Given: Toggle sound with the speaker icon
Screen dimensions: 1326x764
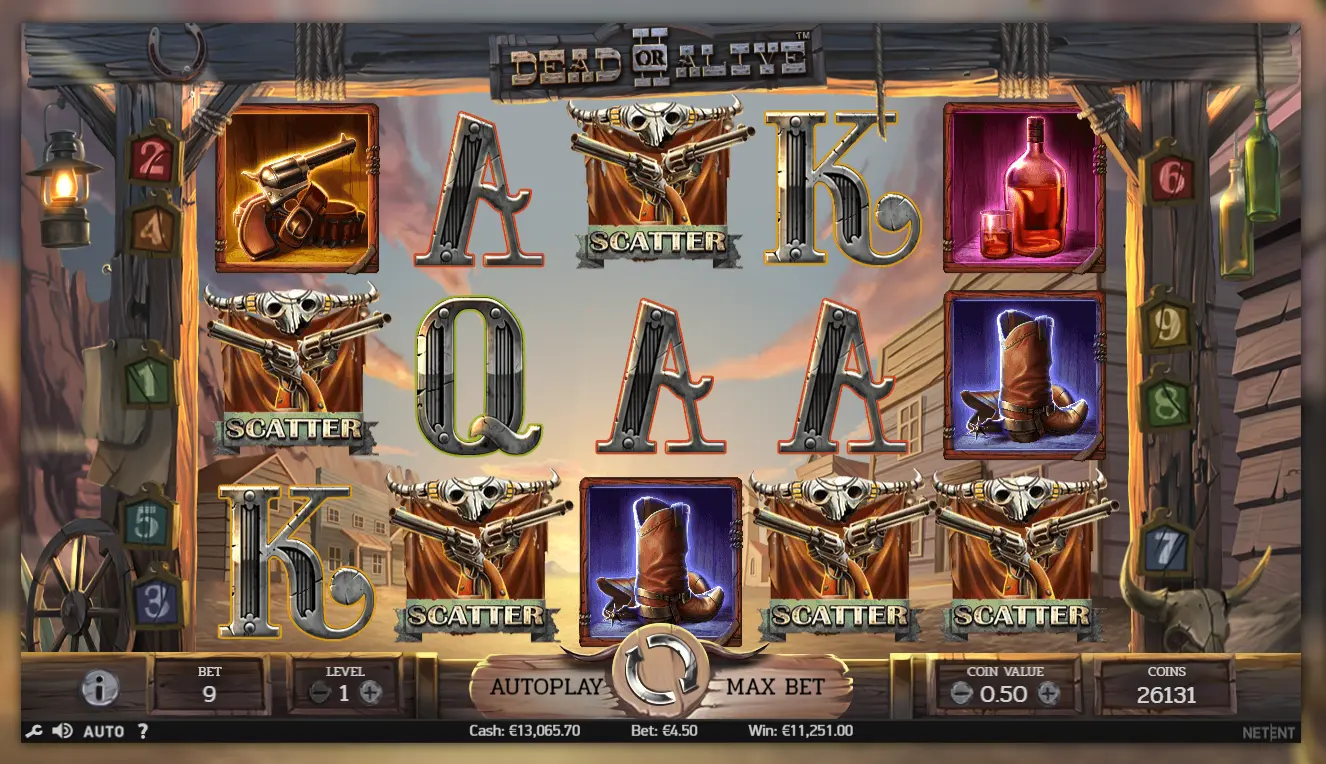Looking at the screenshot, I should (x=62, y=731).
